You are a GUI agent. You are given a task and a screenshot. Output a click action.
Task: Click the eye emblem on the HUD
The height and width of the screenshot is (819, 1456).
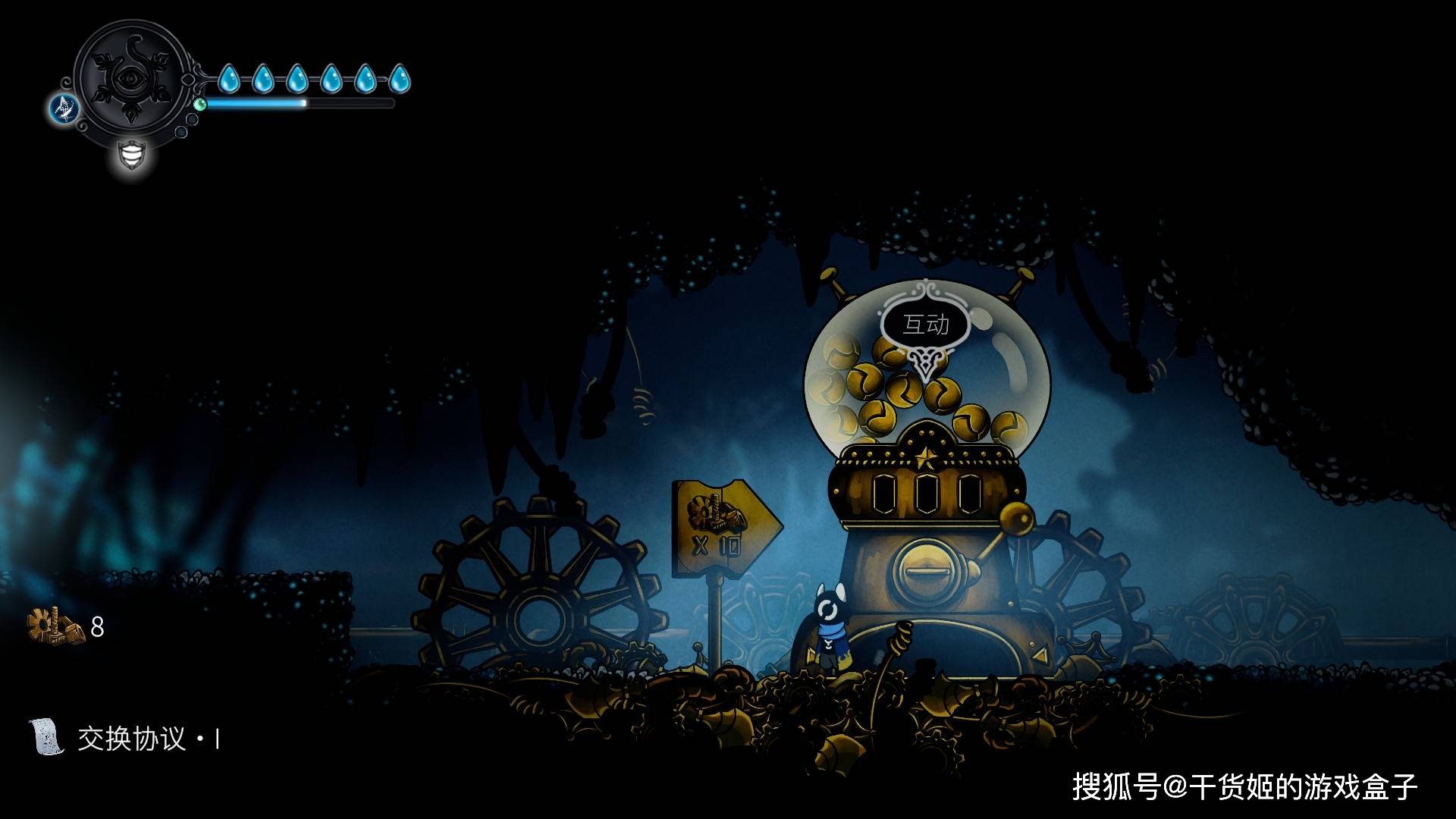click(130, 79)
